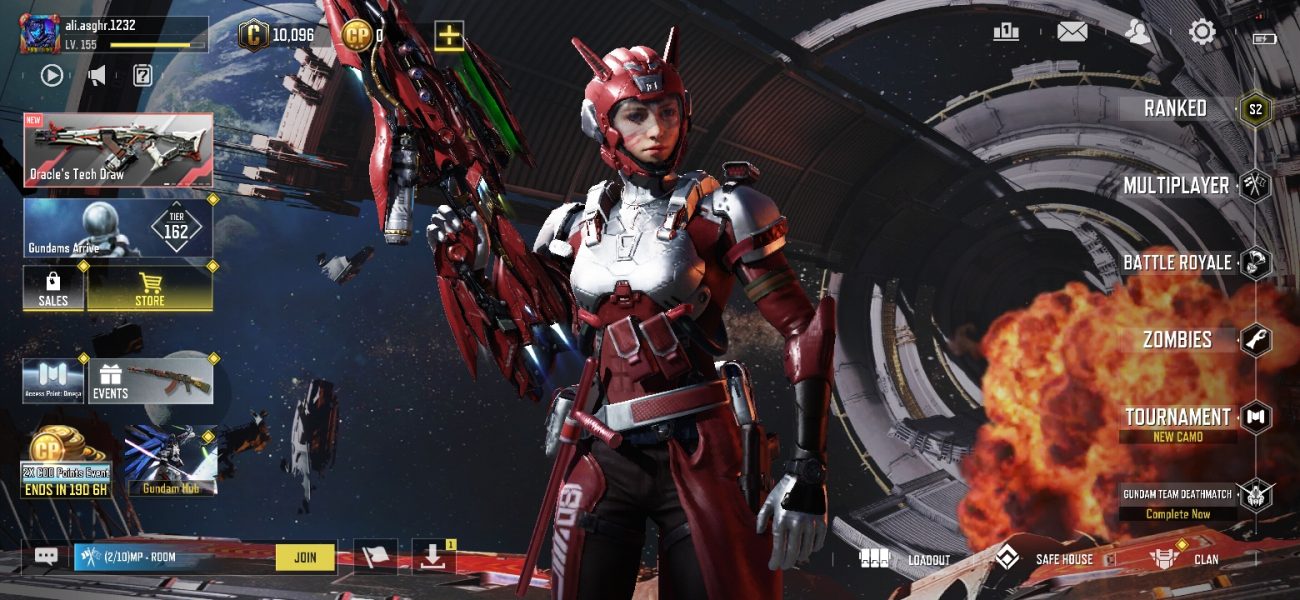View the leaderboard podium icon

pos(1006,33)
